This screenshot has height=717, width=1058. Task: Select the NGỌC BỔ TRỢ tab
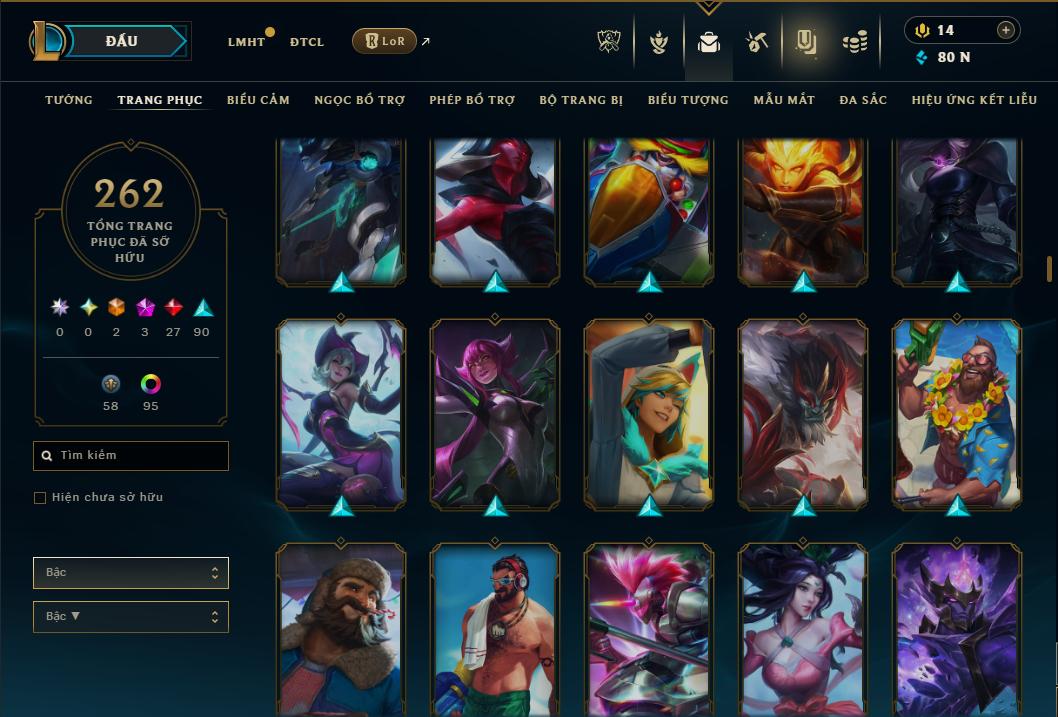359,100
